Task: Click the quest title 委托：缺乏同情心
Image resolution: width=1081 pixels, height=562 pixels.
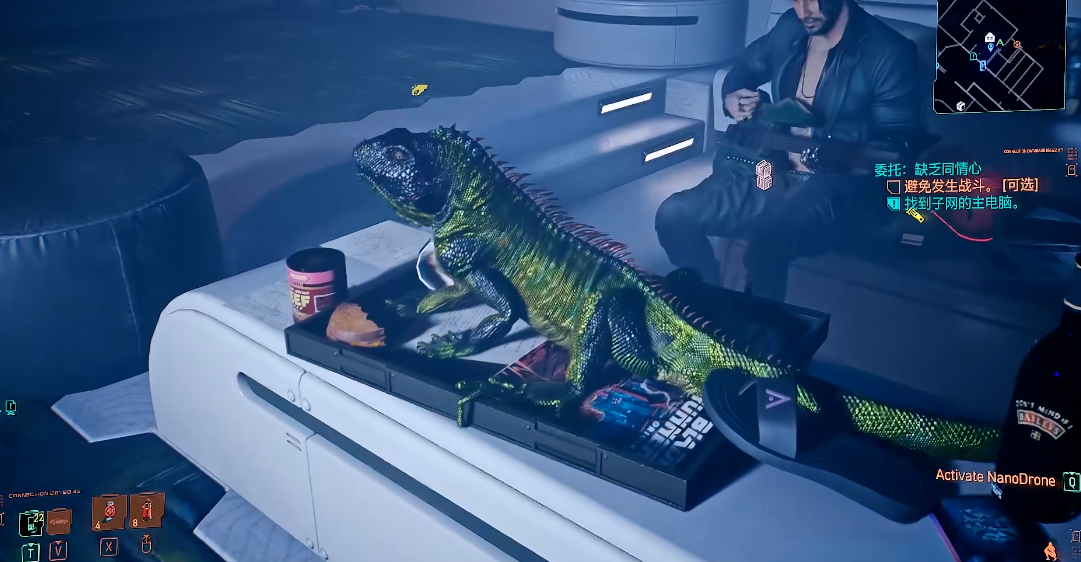Action: coord(927,169)
